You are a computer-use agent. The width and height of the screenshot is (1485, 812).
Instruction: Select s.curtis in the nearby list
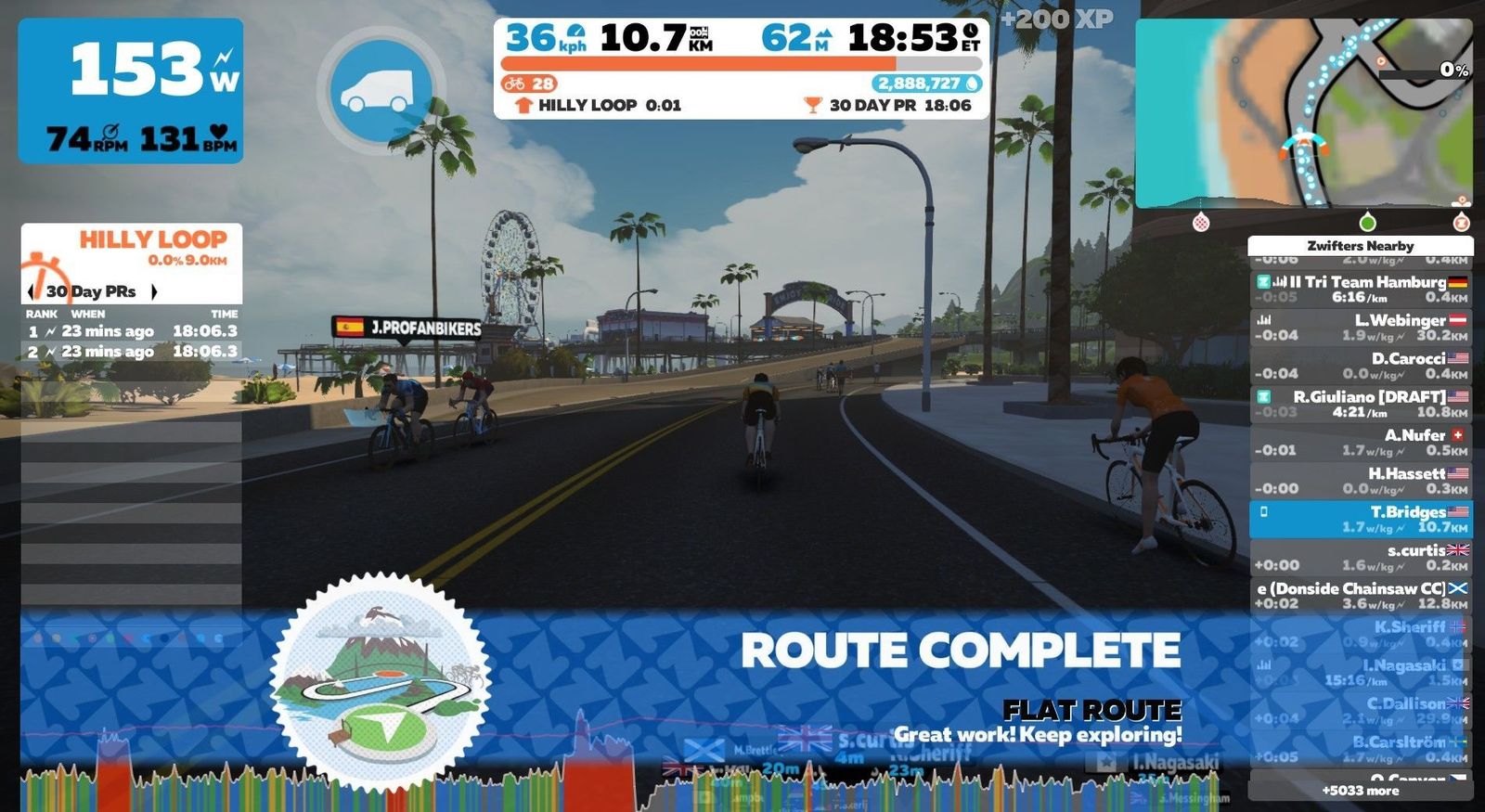coord(1361,558)
